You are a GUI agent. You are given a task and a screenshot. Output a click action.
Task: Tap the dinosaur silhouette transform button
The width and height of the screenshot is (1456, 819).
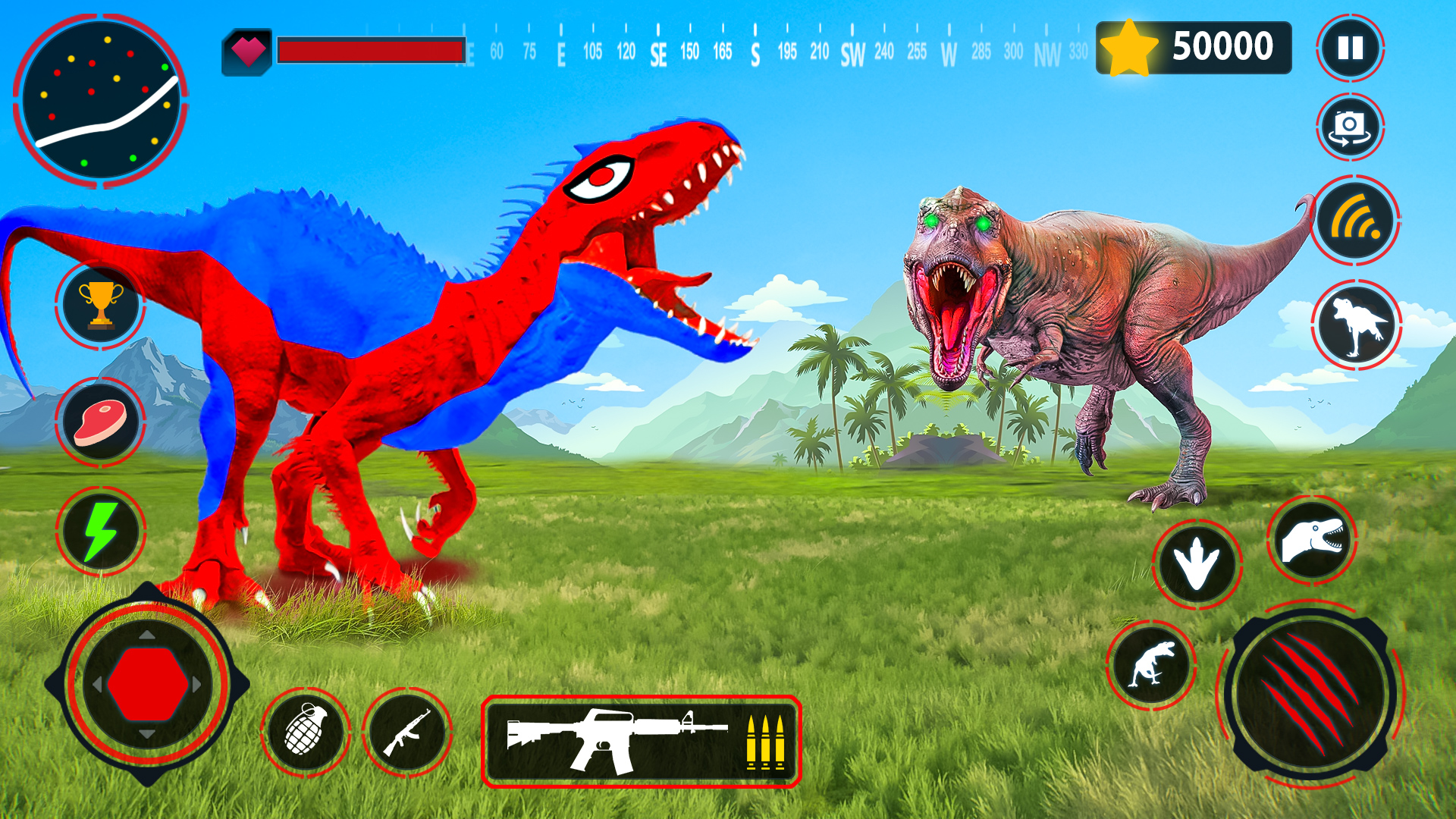(1356, 325)
